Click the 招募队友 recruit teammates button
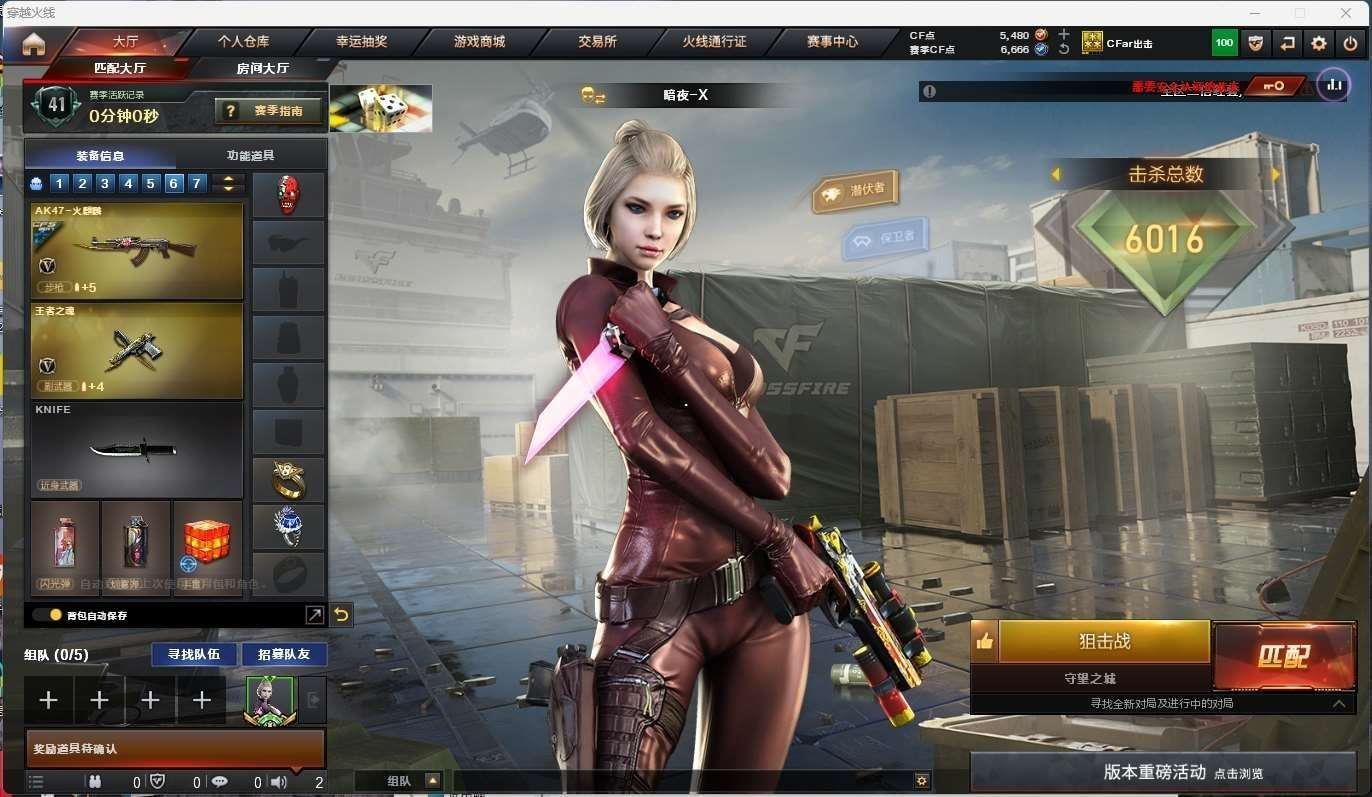 [284, 654]
